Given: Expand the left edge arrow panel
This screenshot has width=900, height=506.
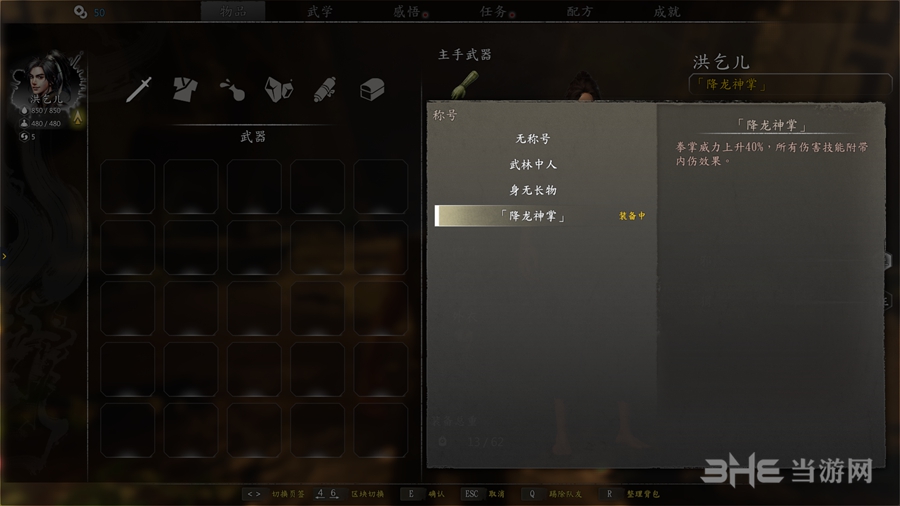Looking at the screenshot, I should click(4, 257).
